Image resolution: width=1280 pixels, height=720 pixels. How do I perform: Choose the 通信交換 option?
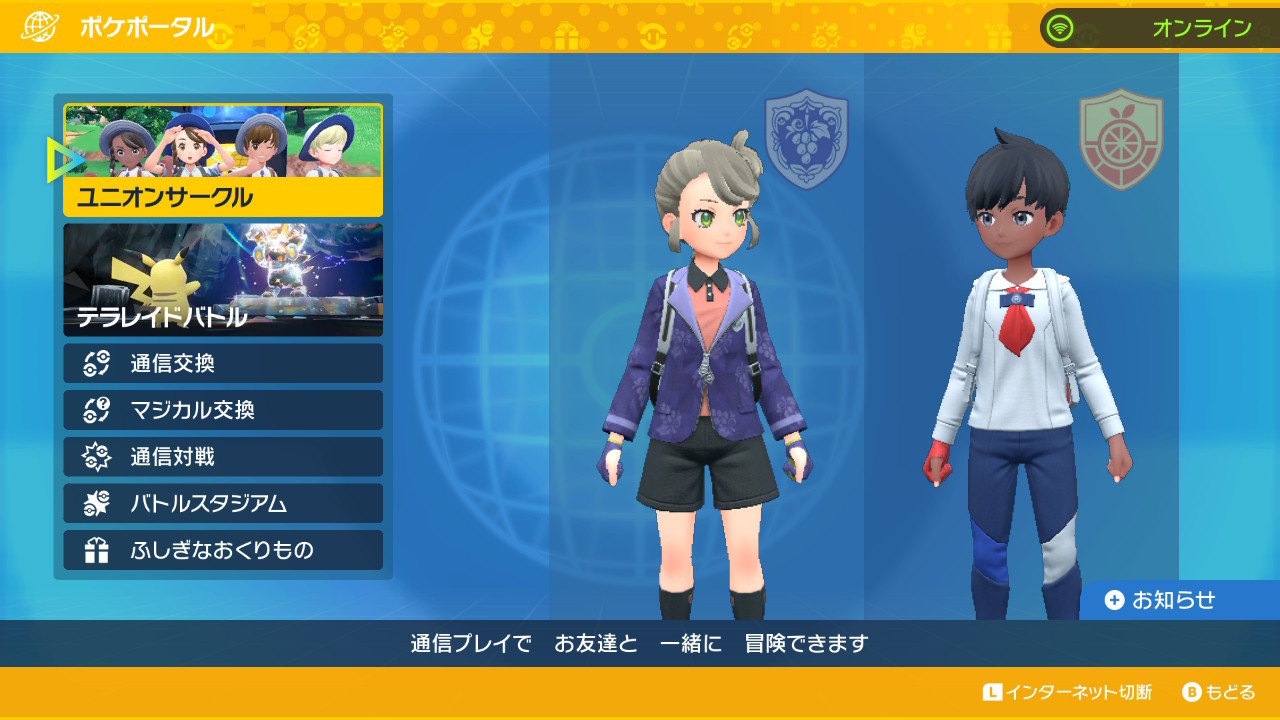(x=223, y=363)
